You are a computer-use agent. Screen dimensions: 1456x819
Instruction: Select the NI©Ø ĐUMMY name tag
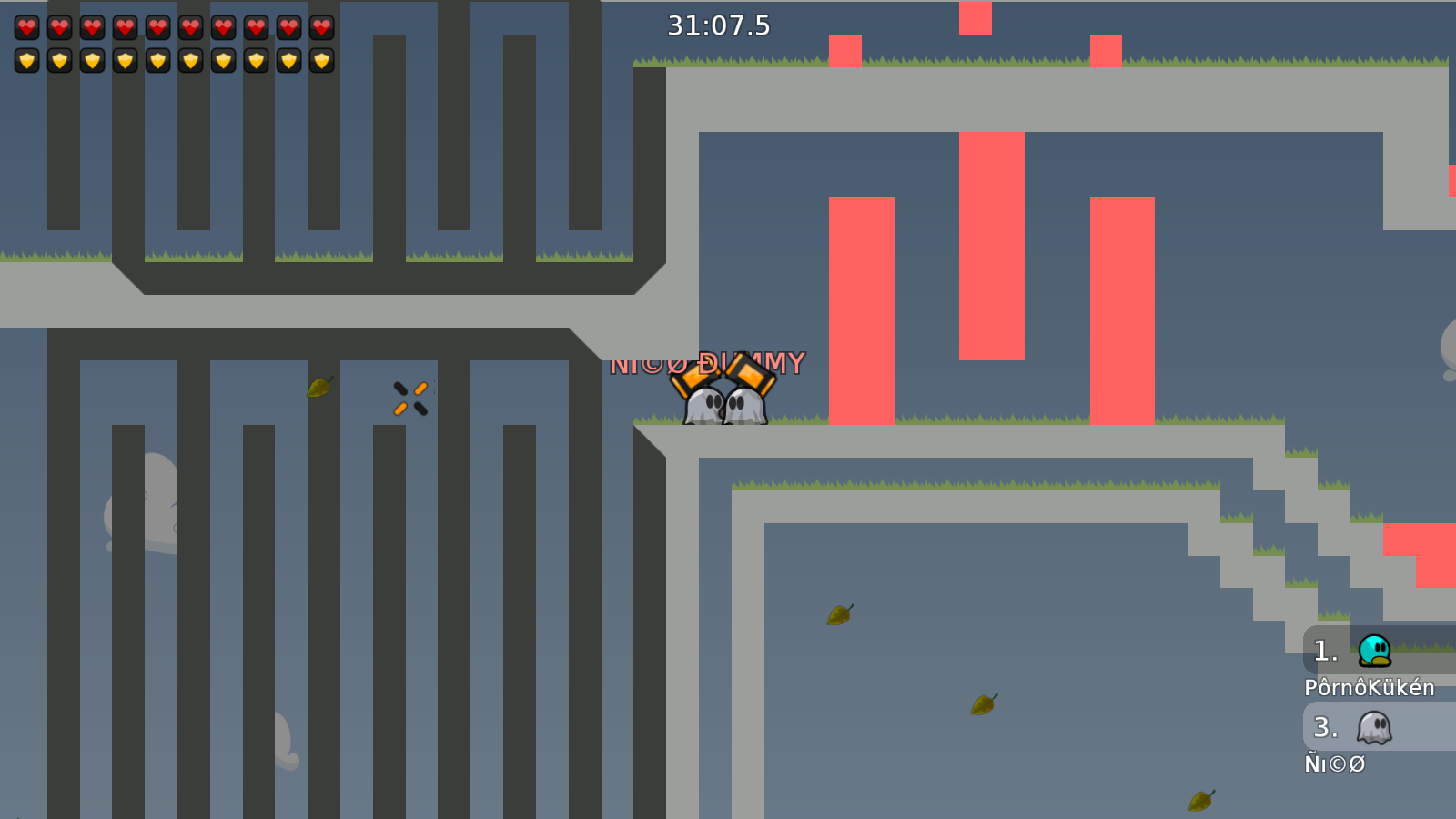click(708, 362)
